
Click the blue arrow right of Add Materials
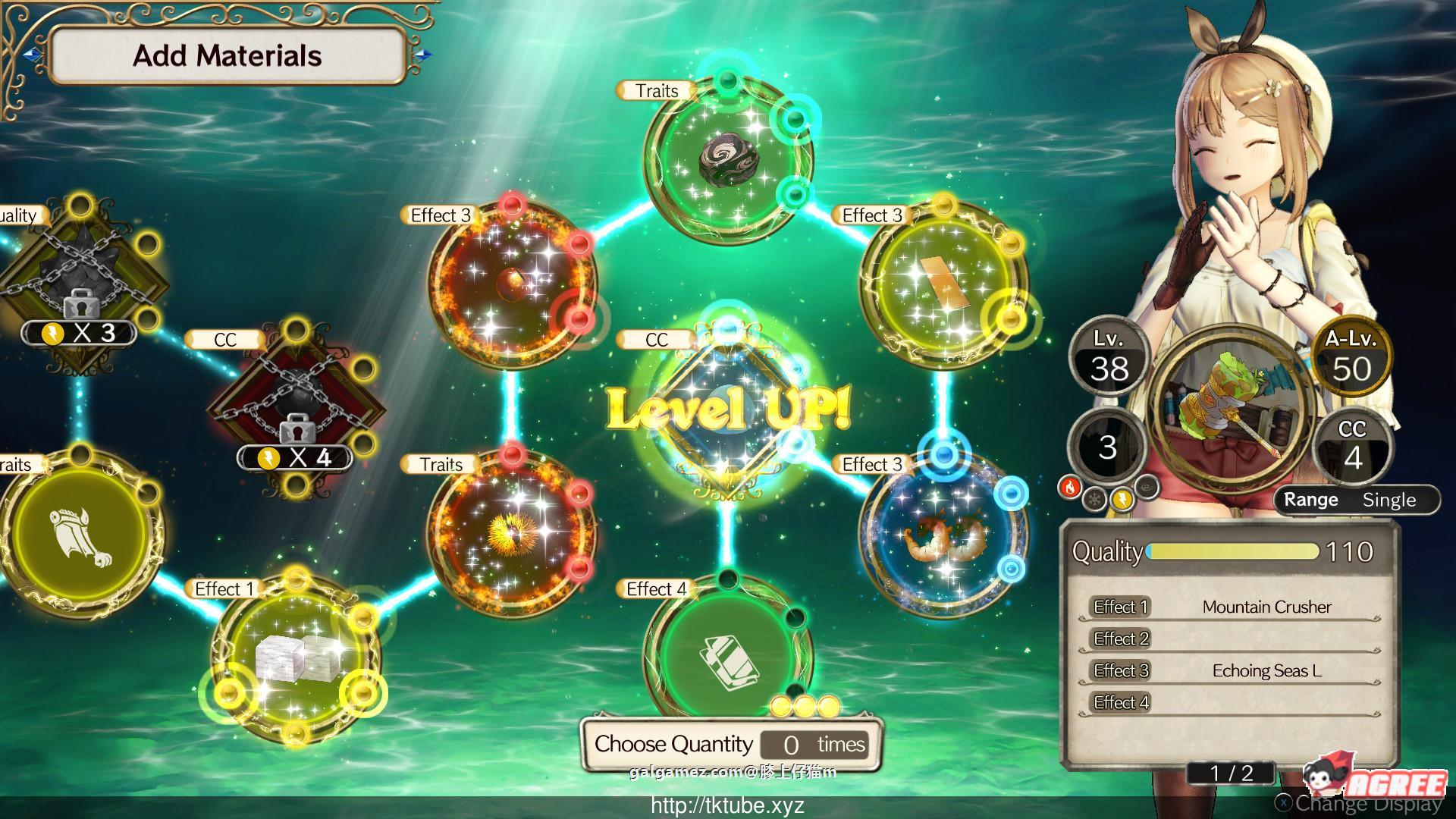pyautogui.click(x=423, y=55)
